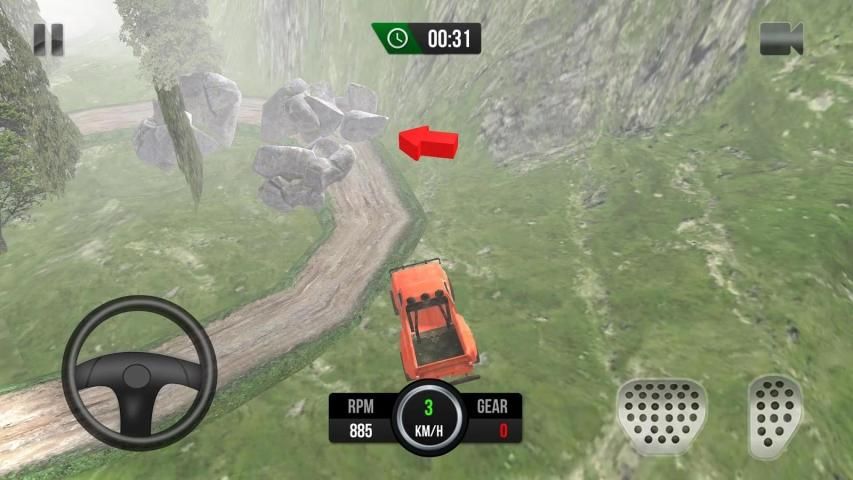This screenshot has height=480, width=853.
Task: Pause the game with the pause button
Action: 47,39
